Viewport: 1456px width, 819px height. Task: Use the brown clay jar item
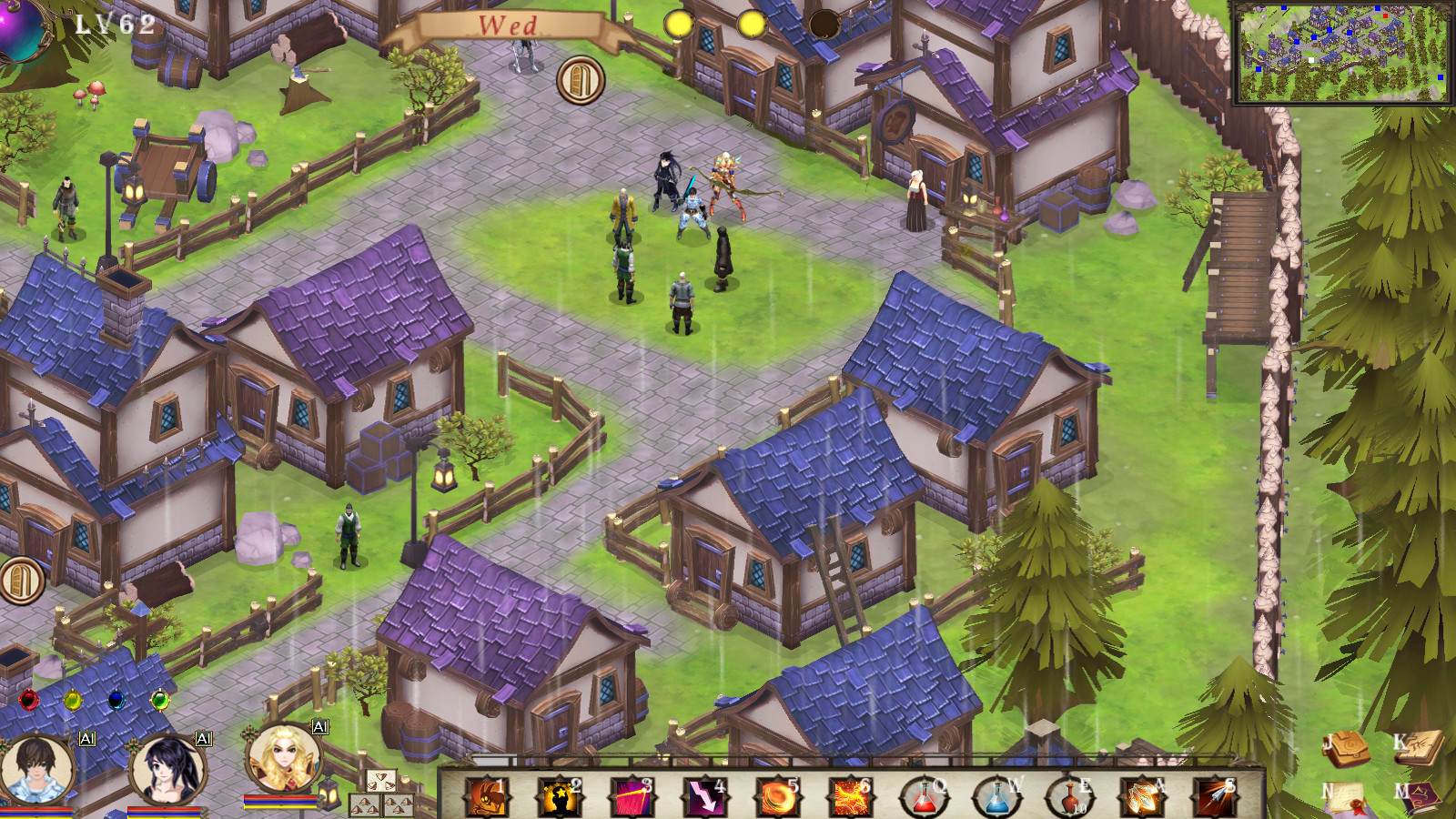click(1068, 797)
